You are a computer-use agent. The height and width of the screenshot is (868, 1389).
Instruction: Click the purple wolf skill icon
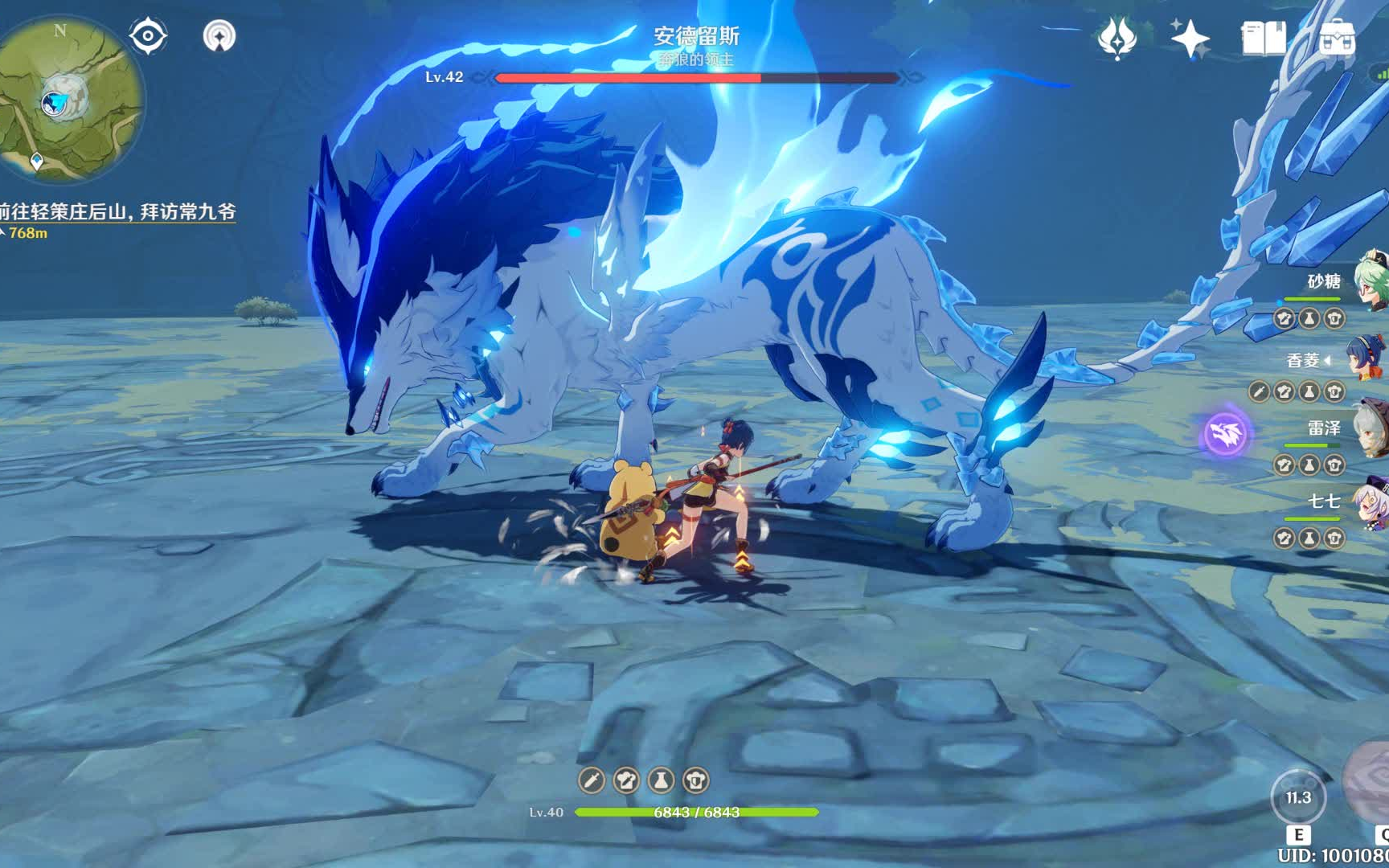pyautogui.click(x=1225, y=434)
